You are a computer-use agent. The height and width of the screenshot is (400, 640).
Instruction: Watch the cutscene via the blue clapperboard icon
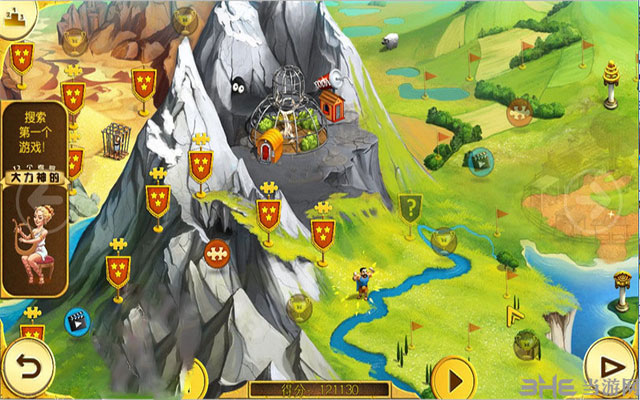75,321
